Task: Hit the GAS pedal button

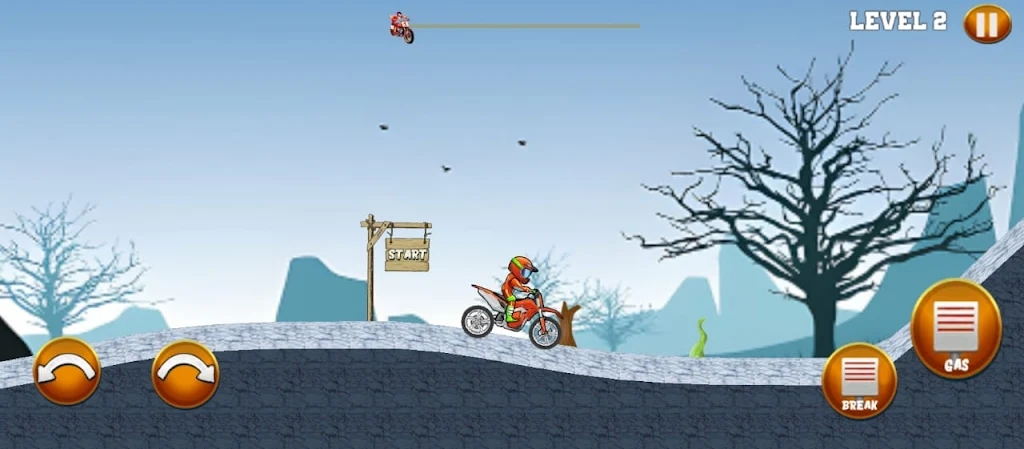Action: pyautogui.click(x=956, y=329)
